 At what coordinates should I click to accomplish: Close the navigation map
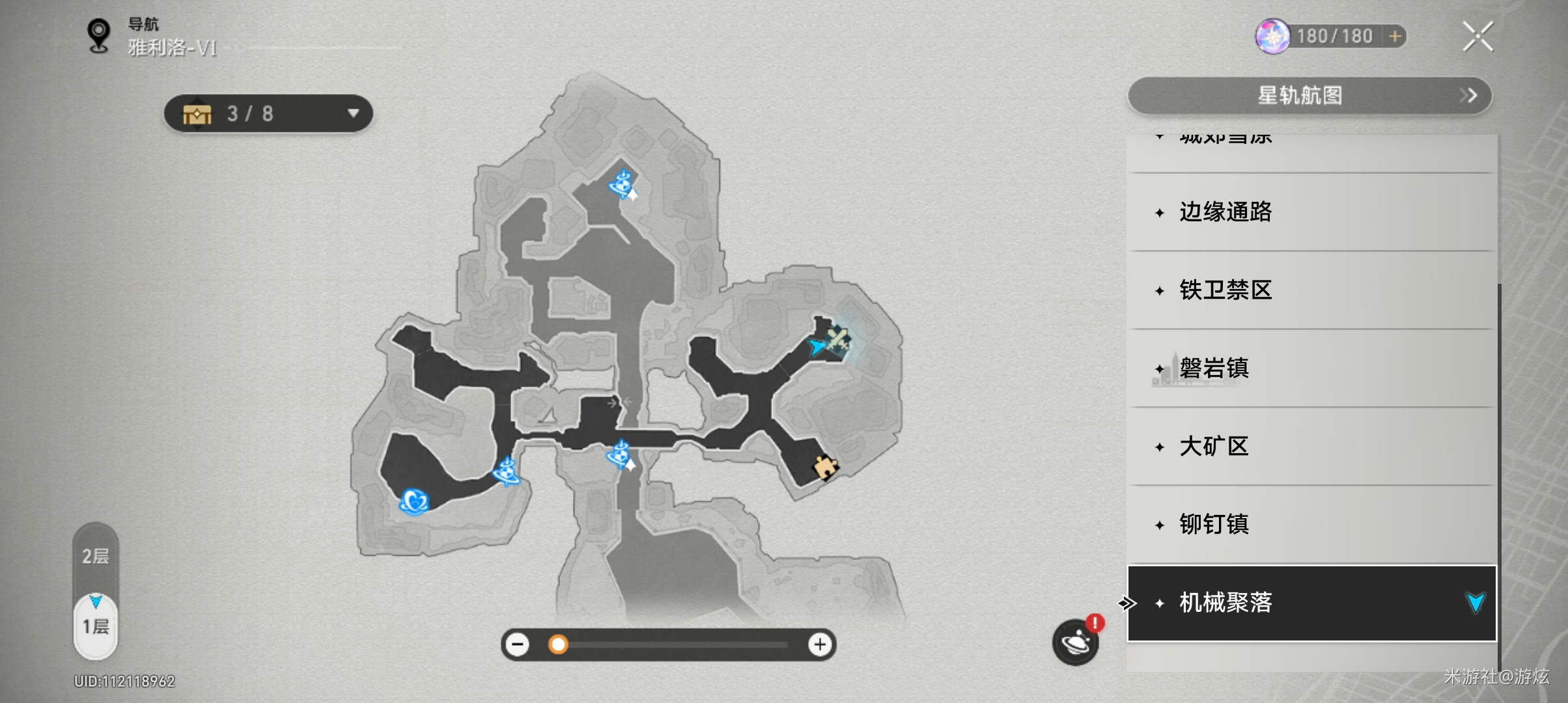(x=1477, y=36)
